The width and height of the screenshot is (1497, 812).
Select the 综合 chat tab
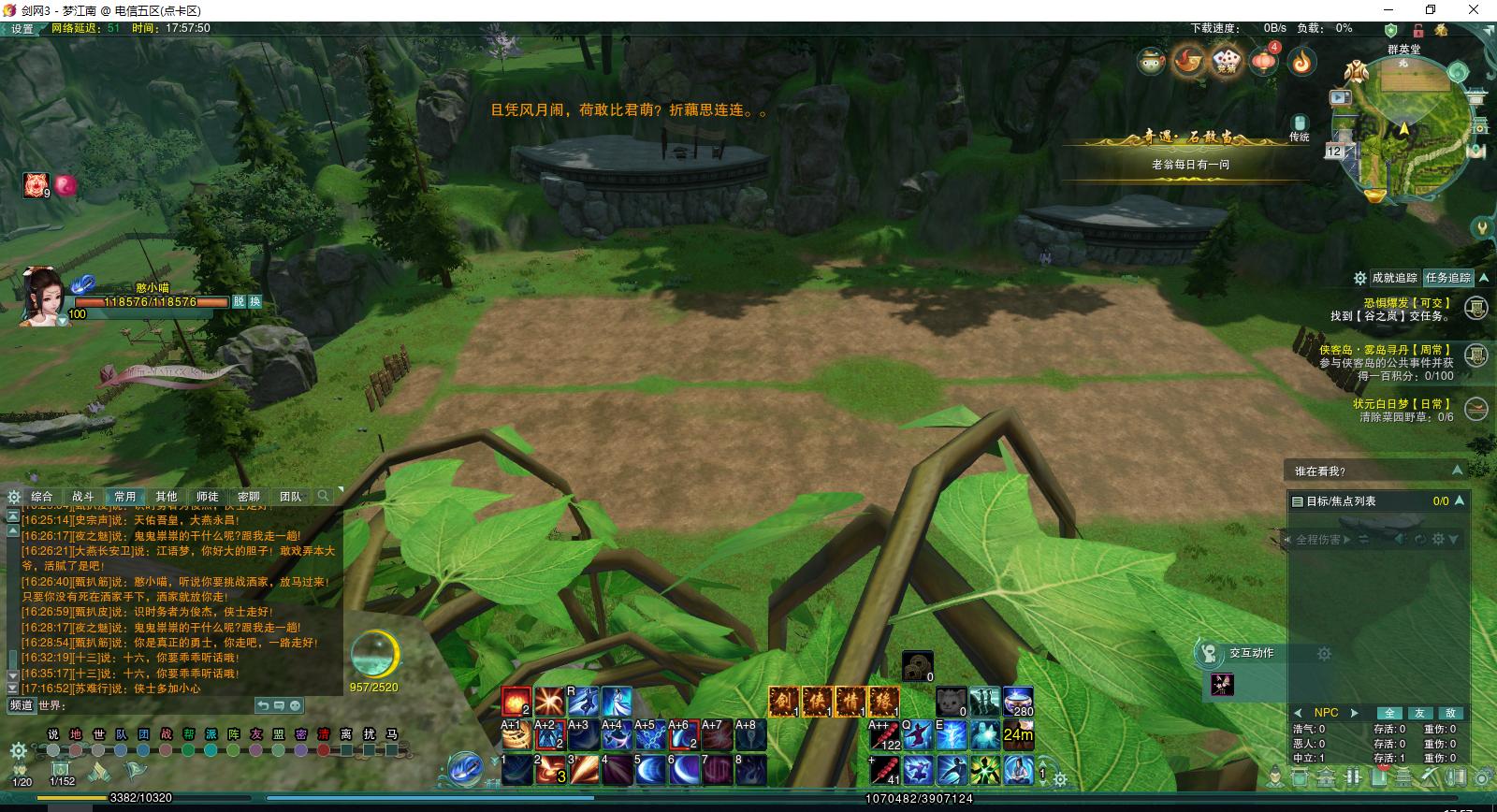(41, 497)
